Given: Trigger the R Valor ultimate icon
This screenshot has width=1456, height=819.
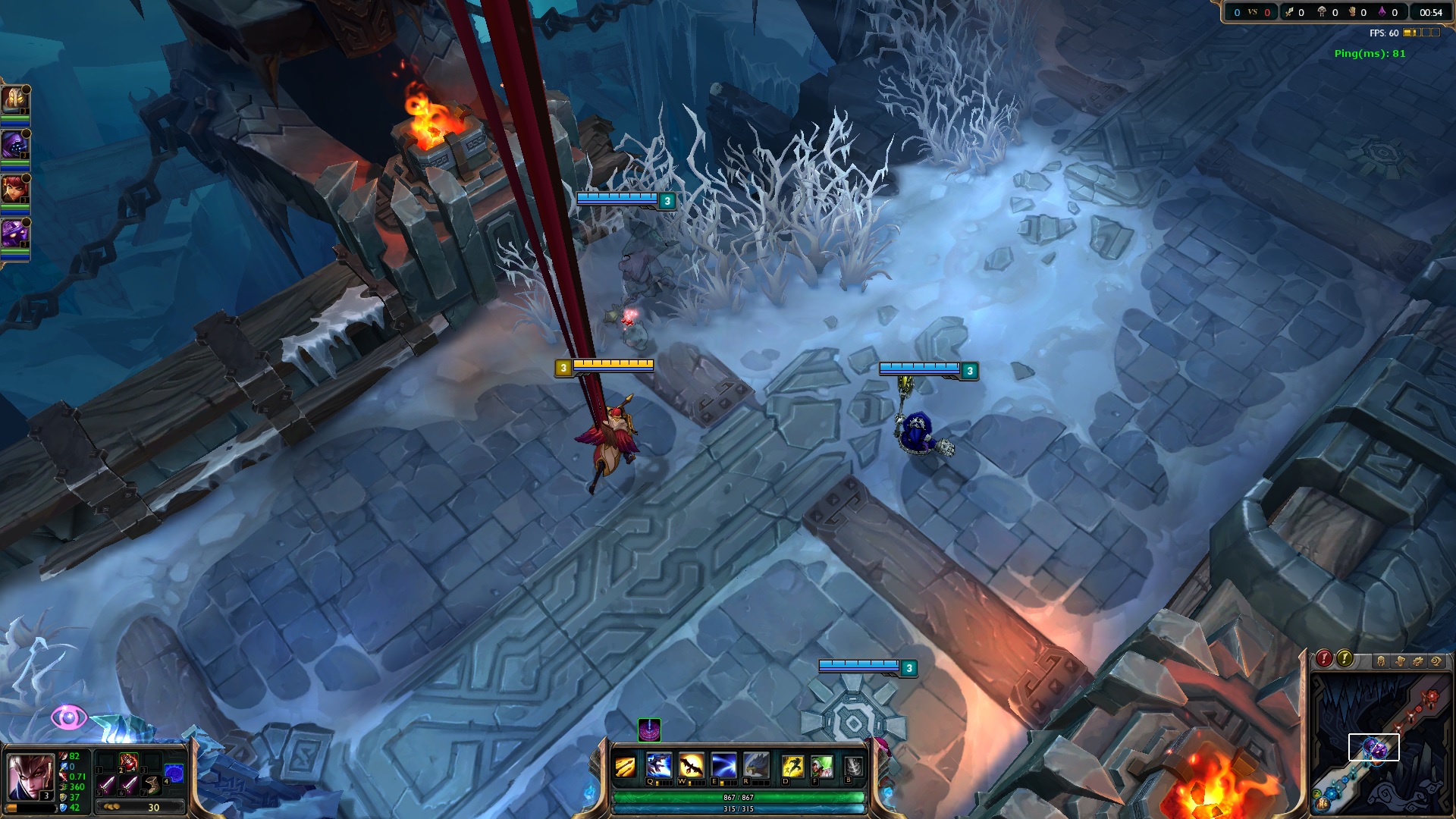Looking at the screenshot, I should pos(756,765).
